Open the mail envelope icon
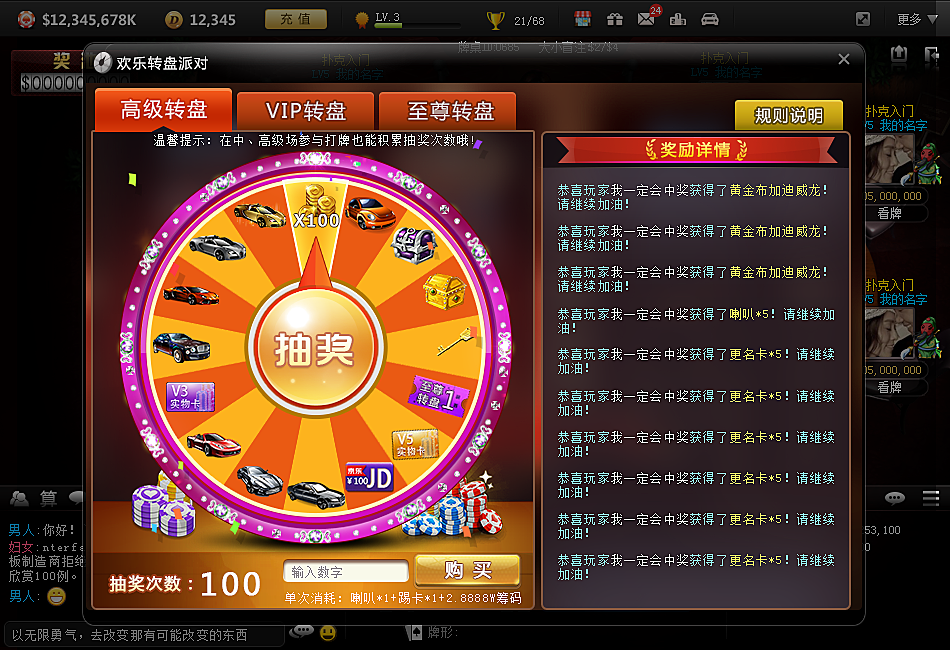Image resolution: width=950 pixels, height=650 pixels. tap(646, 19)
